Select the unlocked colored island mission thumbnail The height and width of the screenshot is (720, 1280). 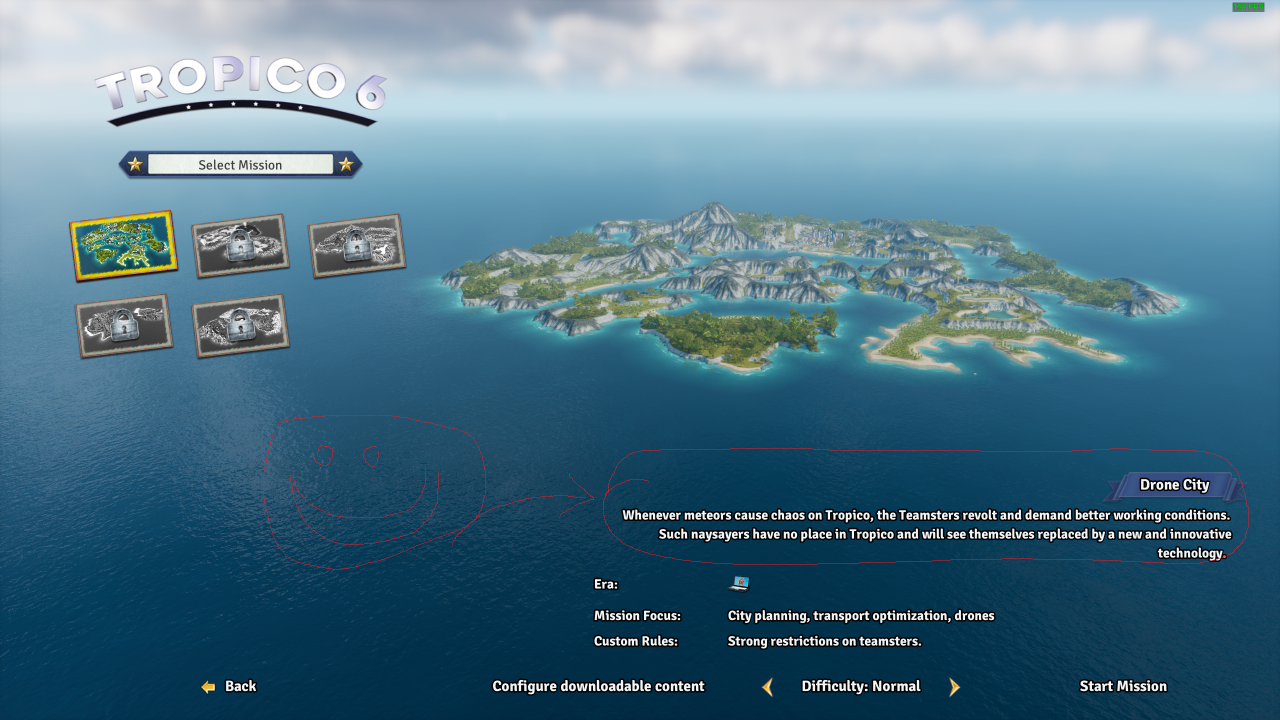[x=122, y=245]
